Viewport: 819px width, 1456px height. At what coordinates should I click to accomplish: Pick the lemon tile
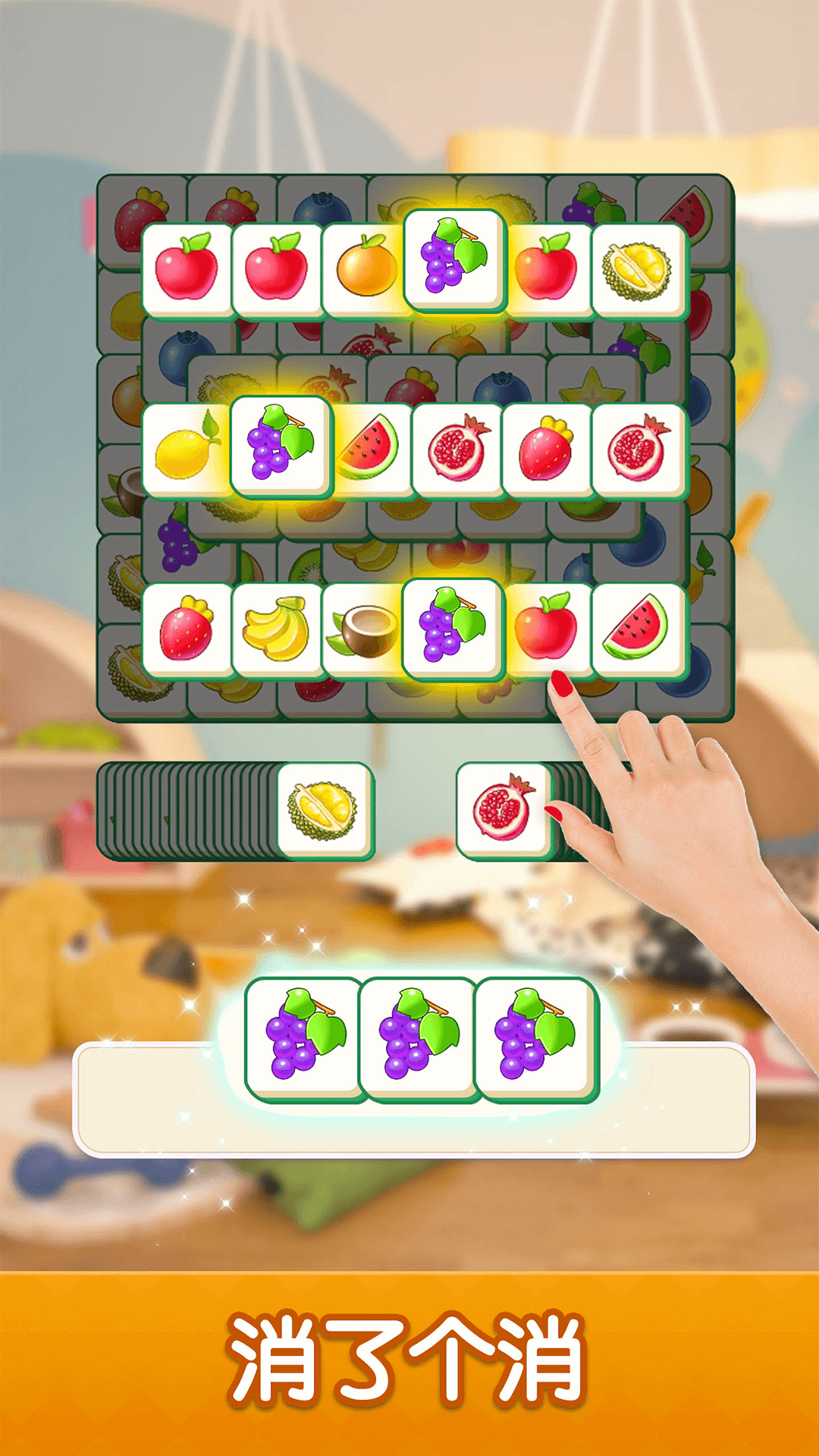tap(186, 451)
